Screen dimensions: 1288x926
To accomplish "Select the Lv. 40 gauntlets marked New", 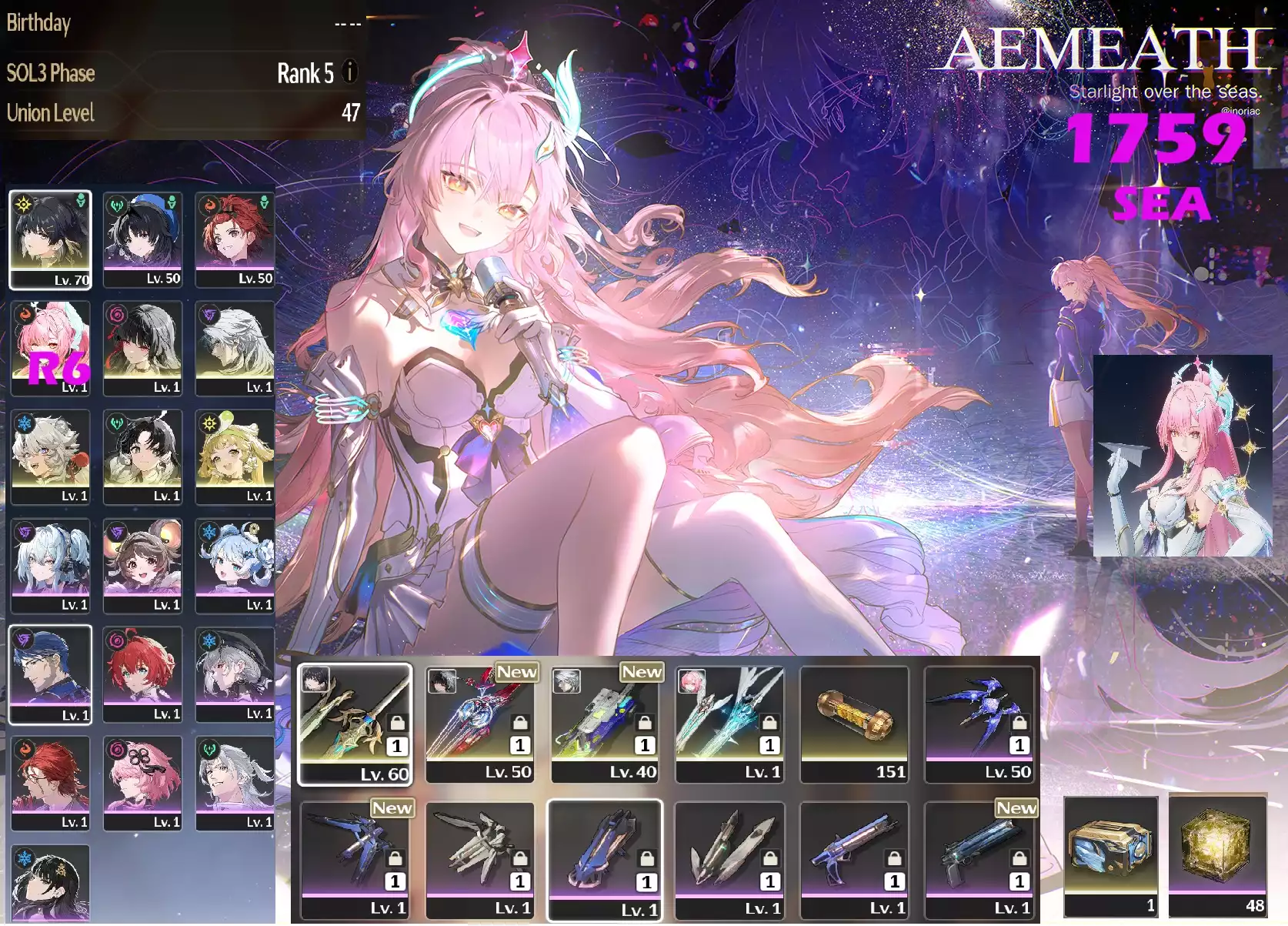I will [605, 724].
